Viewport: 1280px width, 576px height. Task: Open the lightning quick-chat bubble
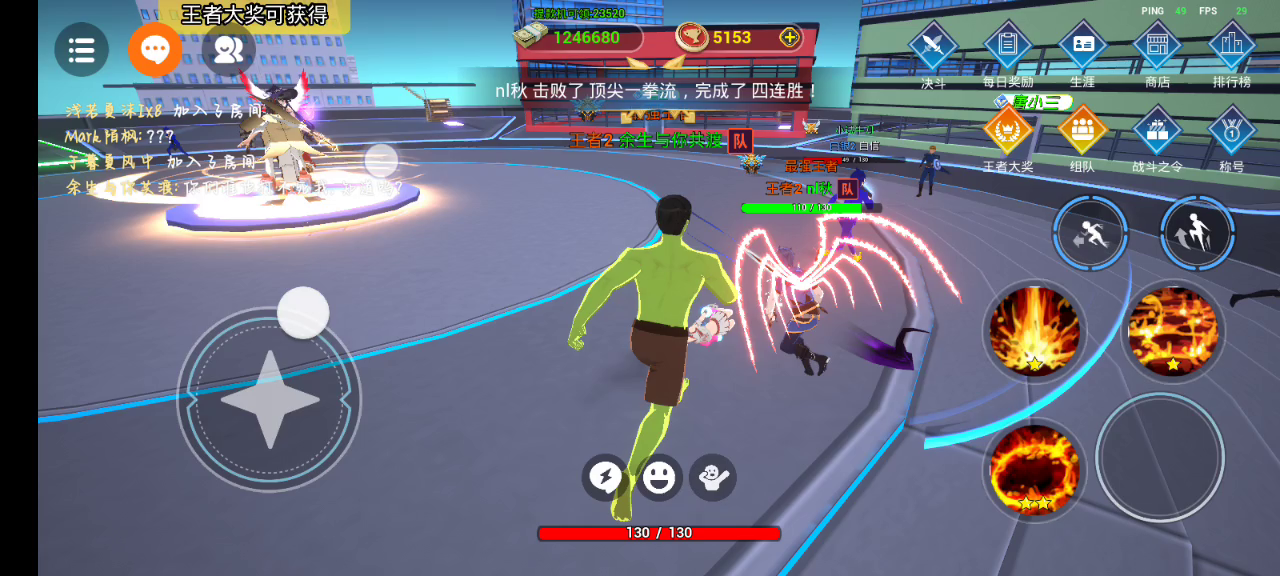605,478
